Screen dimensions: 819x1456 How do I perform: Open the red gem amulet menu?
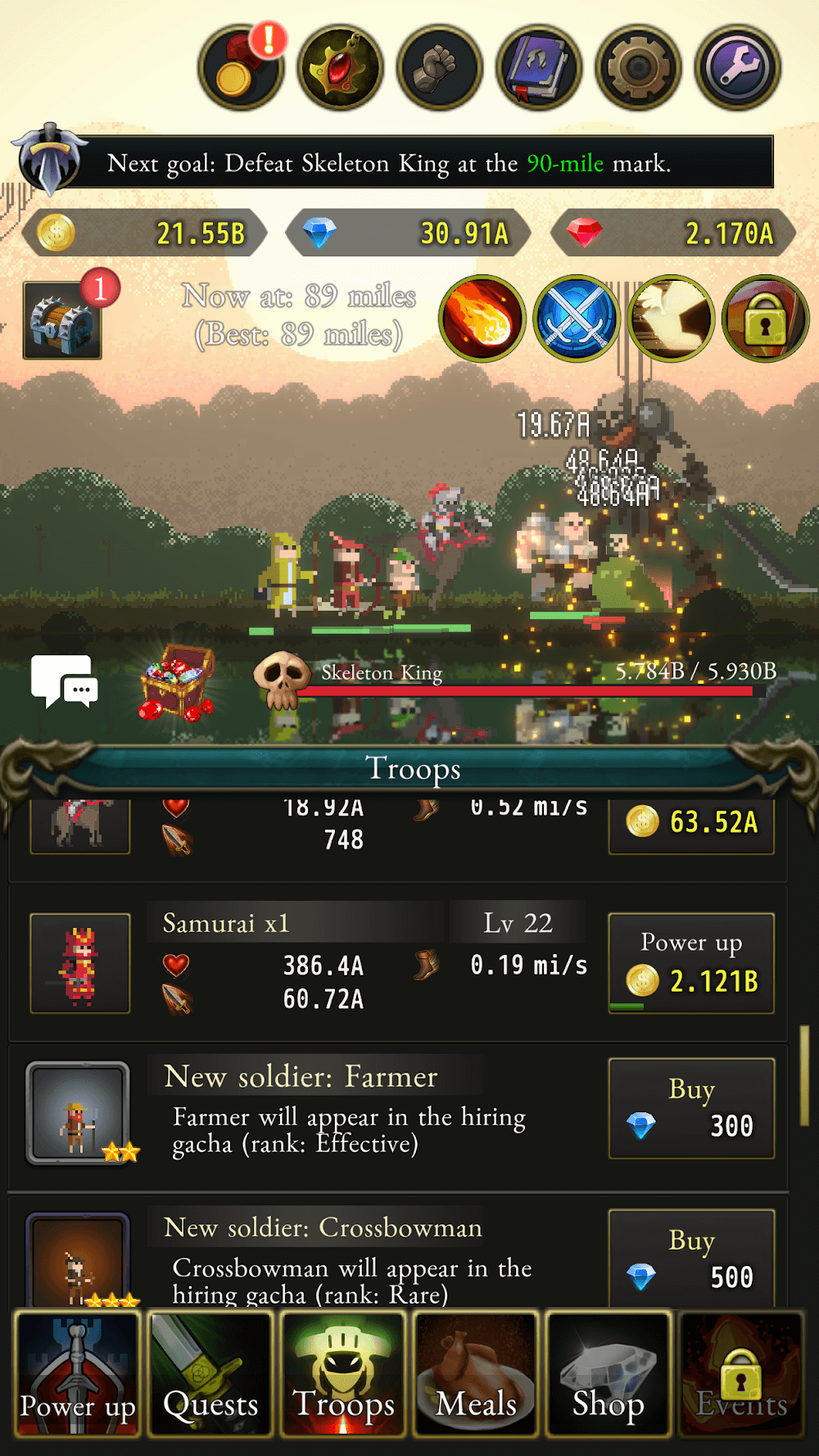(340, 68)
